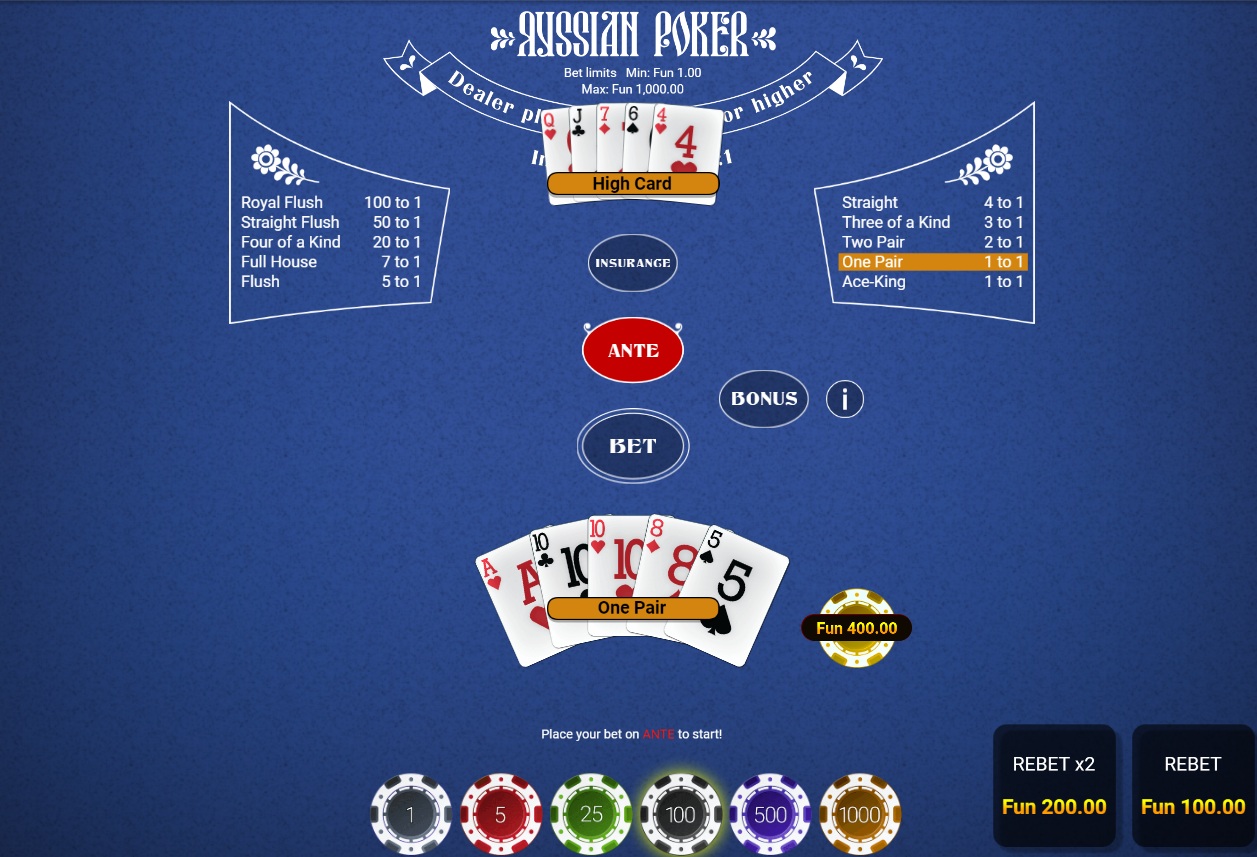Hit REBET for Fun 100.00
The image size is (1257, 857).
coord(1193,785)
